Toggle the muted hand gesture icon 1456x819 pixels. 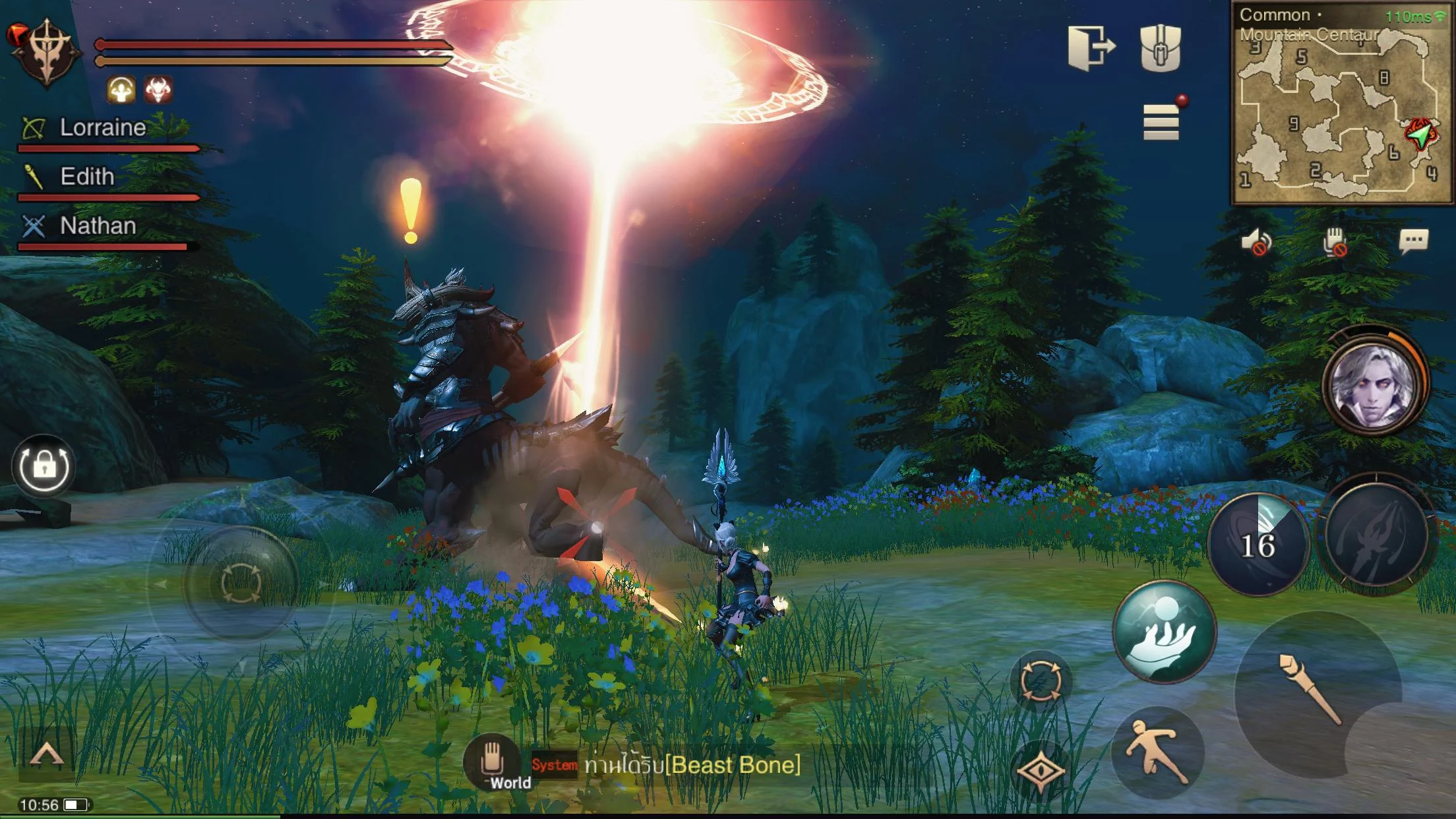click(1334, 241)
